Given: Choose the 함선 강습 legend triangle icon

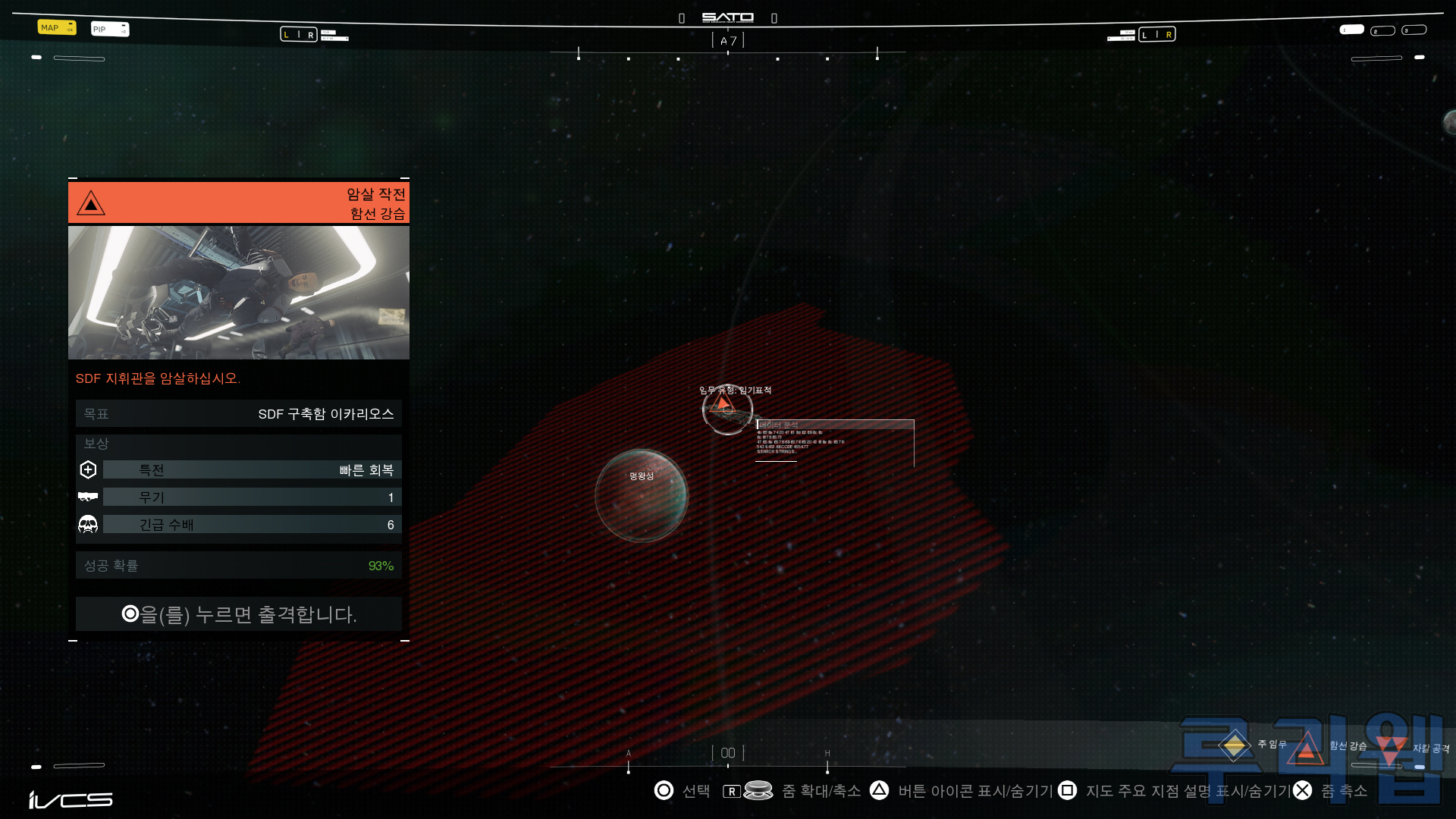Looking at the screenshot, I should [x=1306, y=747].
